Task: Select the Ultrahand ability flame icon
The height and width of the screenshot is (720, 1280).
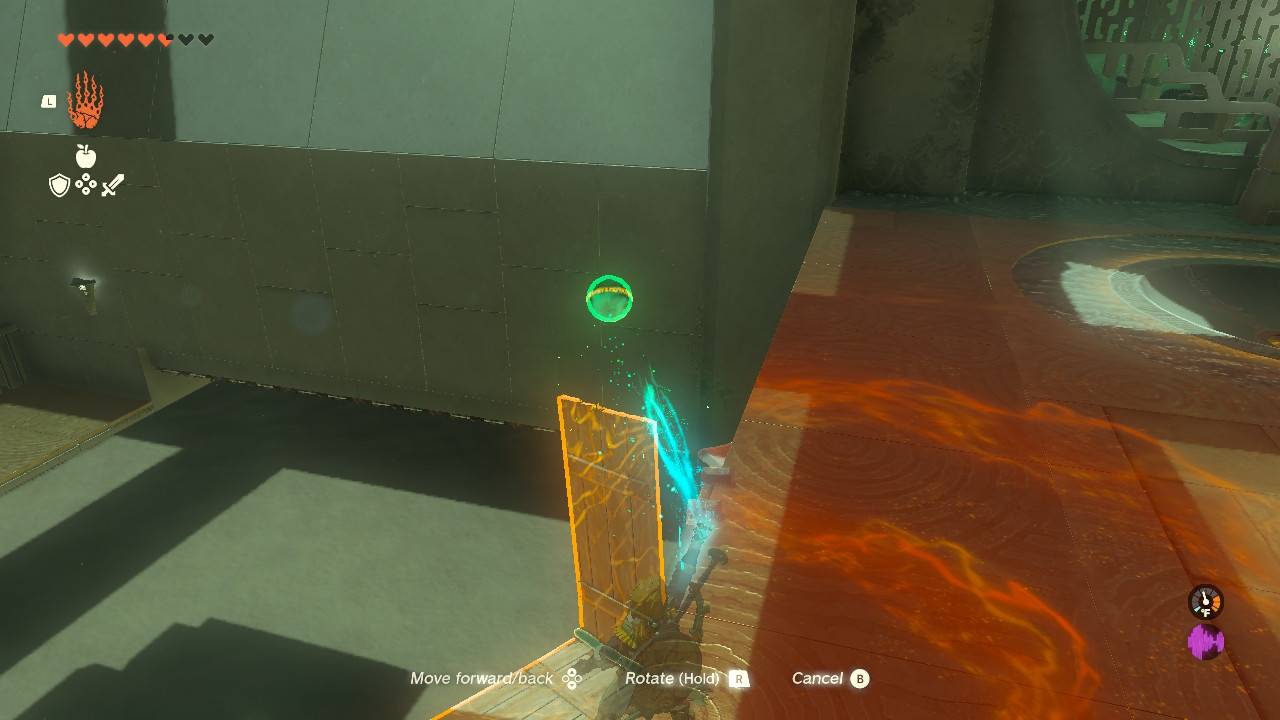Action: (x=86, y=102)
